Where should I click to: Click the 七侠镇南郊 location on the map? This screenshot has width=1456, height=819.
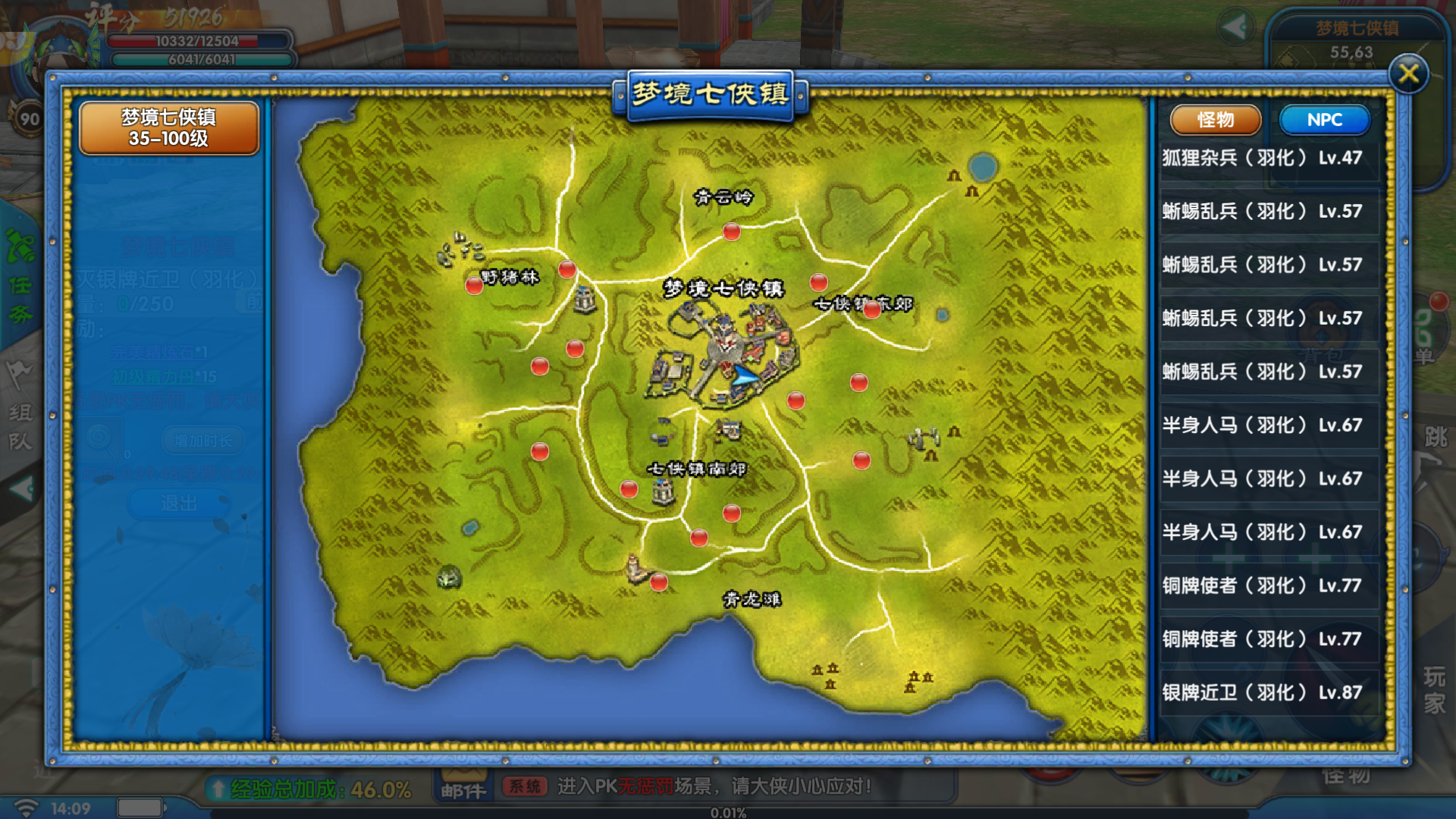(696, 469)
